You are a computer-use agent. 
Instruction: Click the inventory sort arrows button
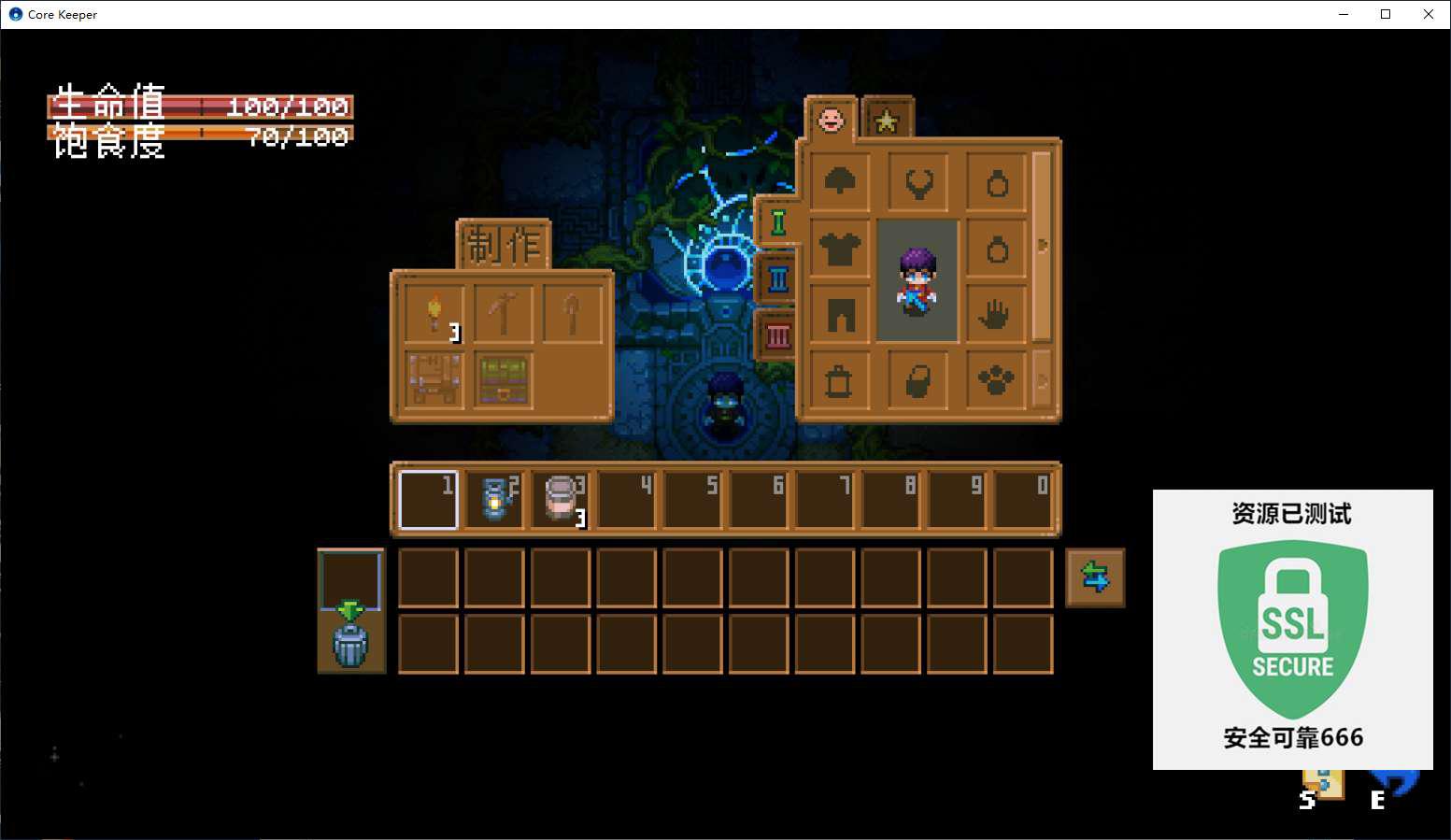[x=1095, y=577]
